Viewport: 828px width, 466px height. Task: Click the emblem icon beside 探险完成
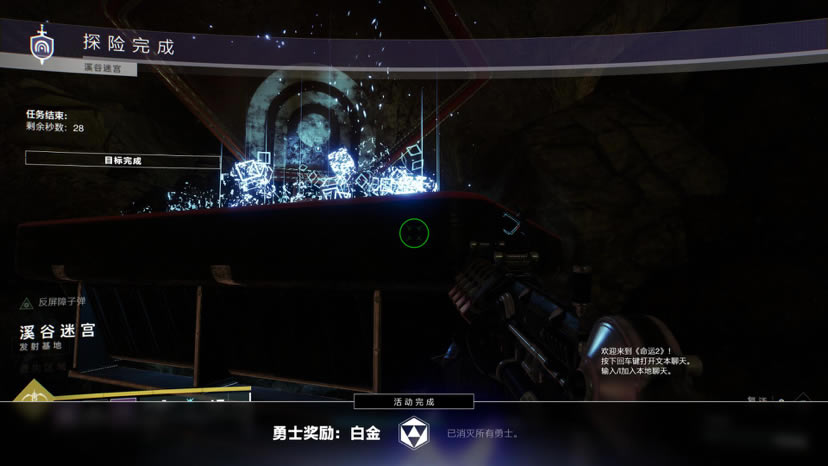[x=42, y=47]
